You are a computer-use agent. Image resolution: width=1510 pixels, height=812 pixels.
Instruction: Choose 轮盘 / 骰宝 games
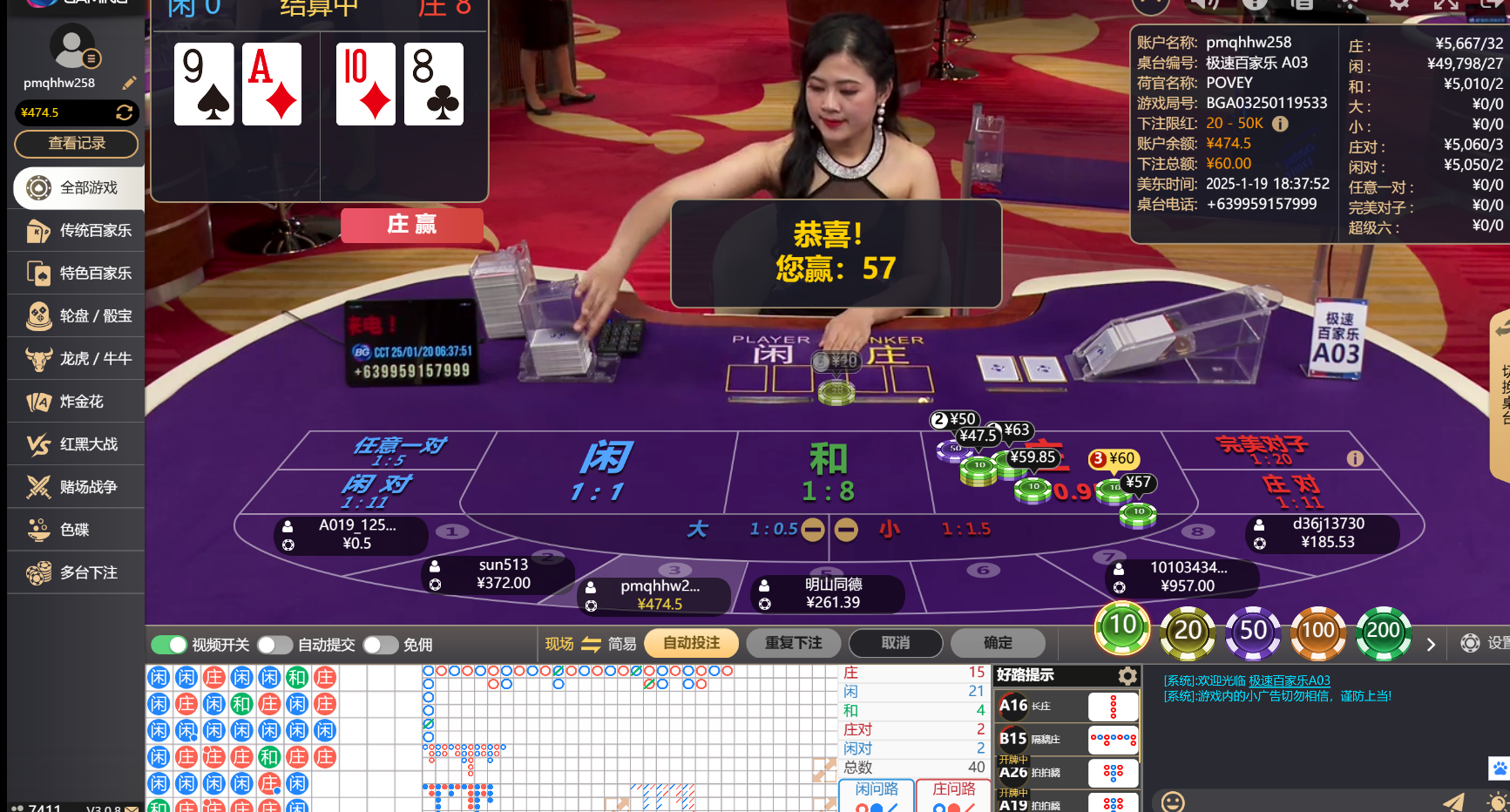point(77,316)
